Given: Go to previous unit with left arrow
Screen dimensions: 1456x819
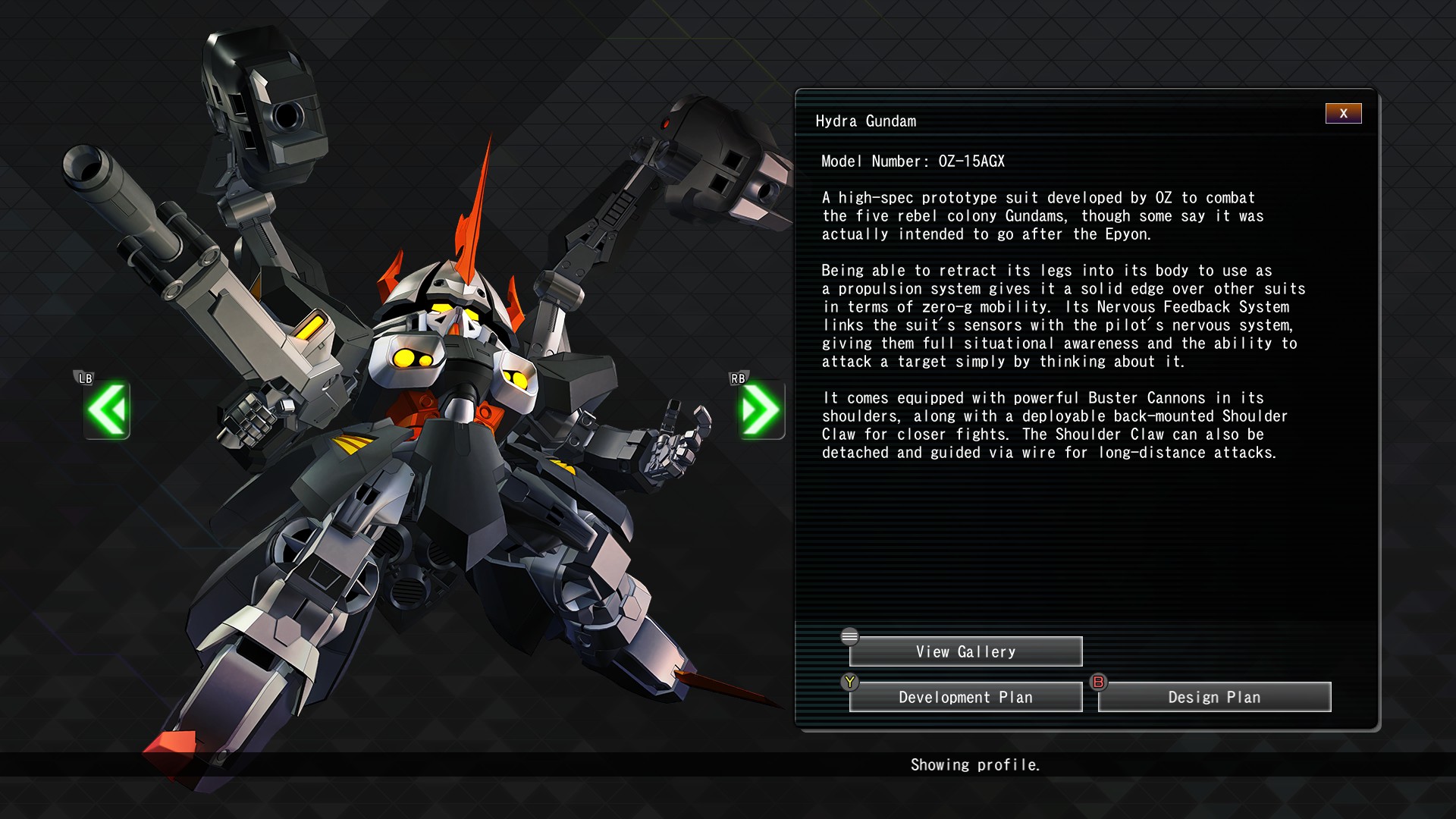Looking at the screenshot, I should (x=107, y=410).
